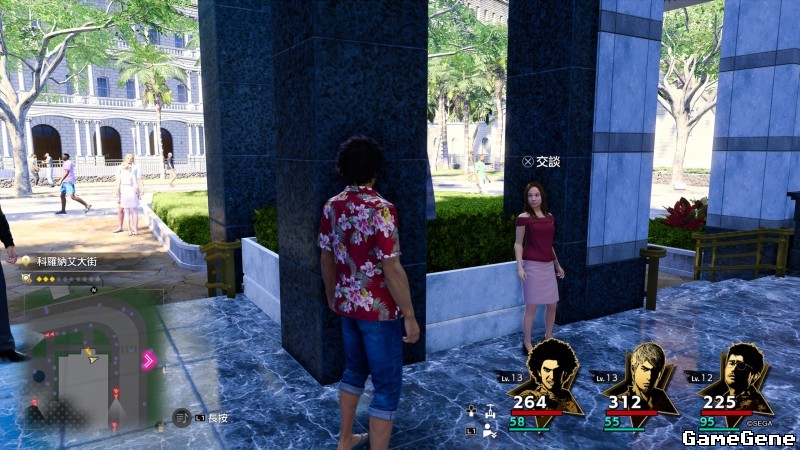Click the music playlist icon
This screenshot has height=450, width=800.
coord(181,417)
